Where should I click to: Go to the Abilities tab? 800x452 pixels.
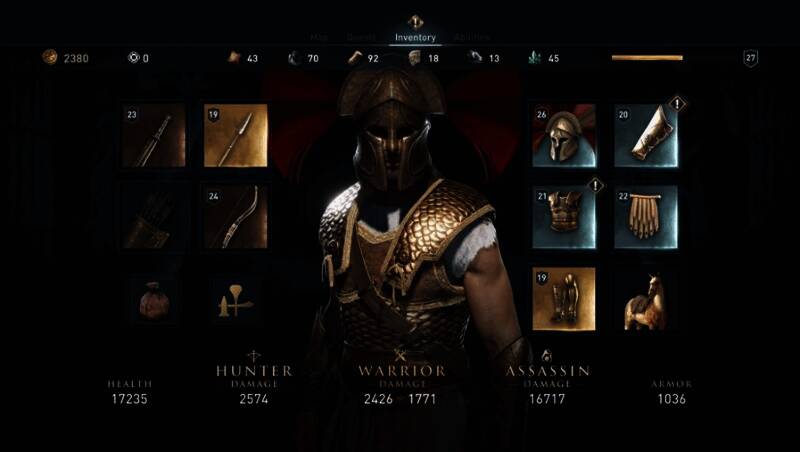point(472,38)
